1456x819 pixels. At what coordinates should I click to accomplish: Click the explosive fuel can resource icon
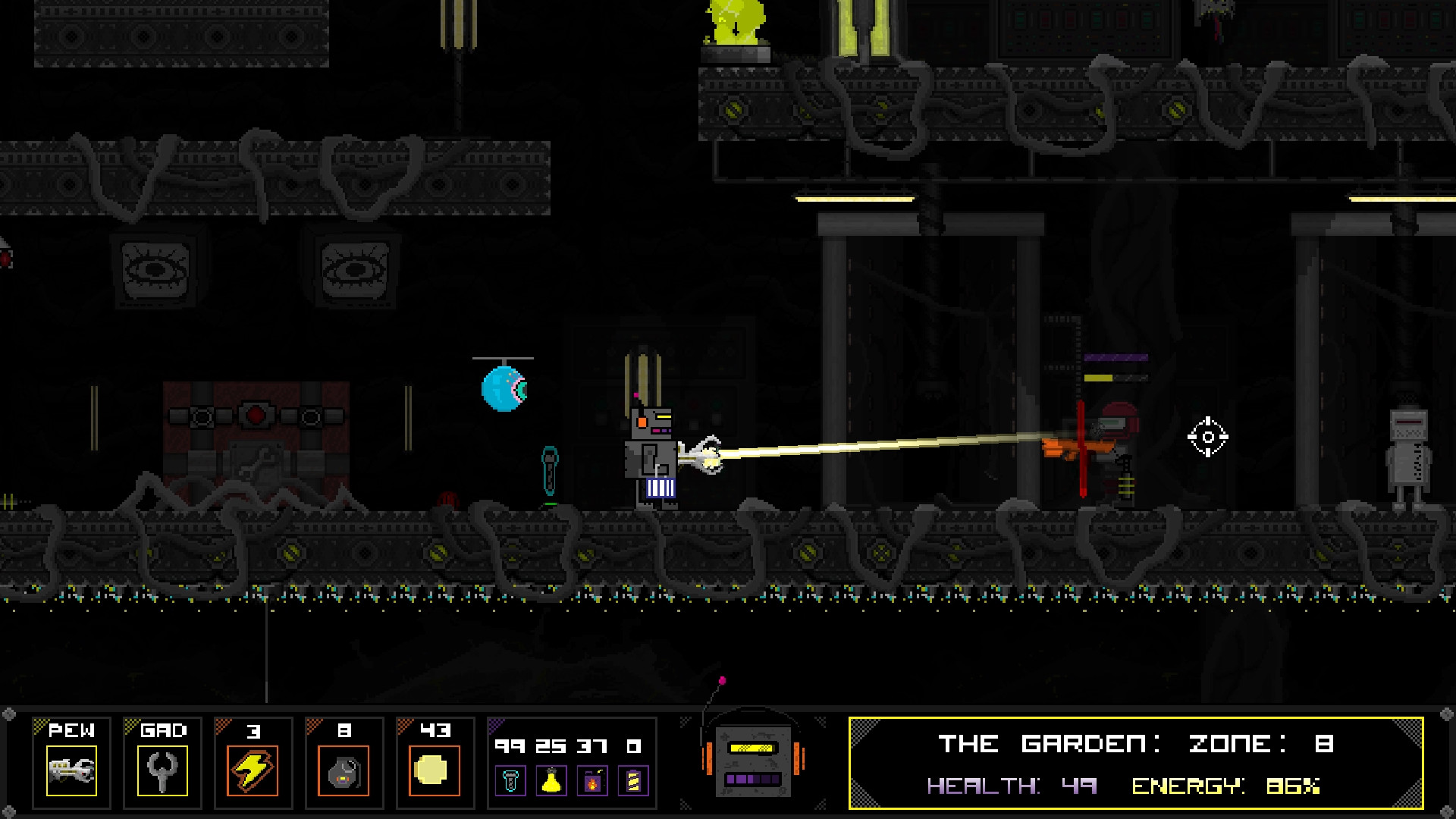592,780
